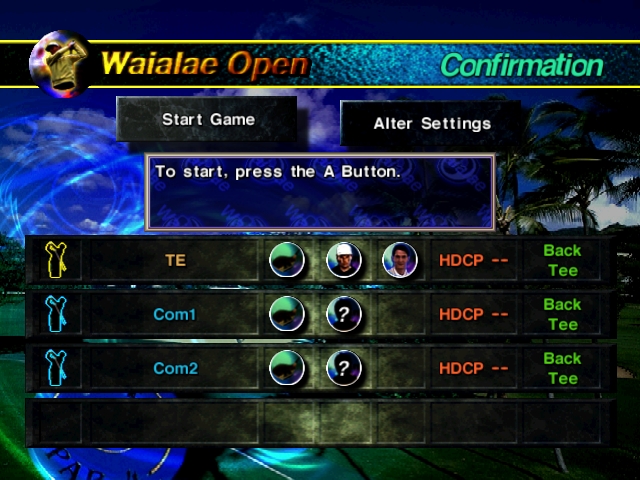Change TE's HDCP setting
The width and height of the screenshot is (640, 480).
(x=473, y=261)
